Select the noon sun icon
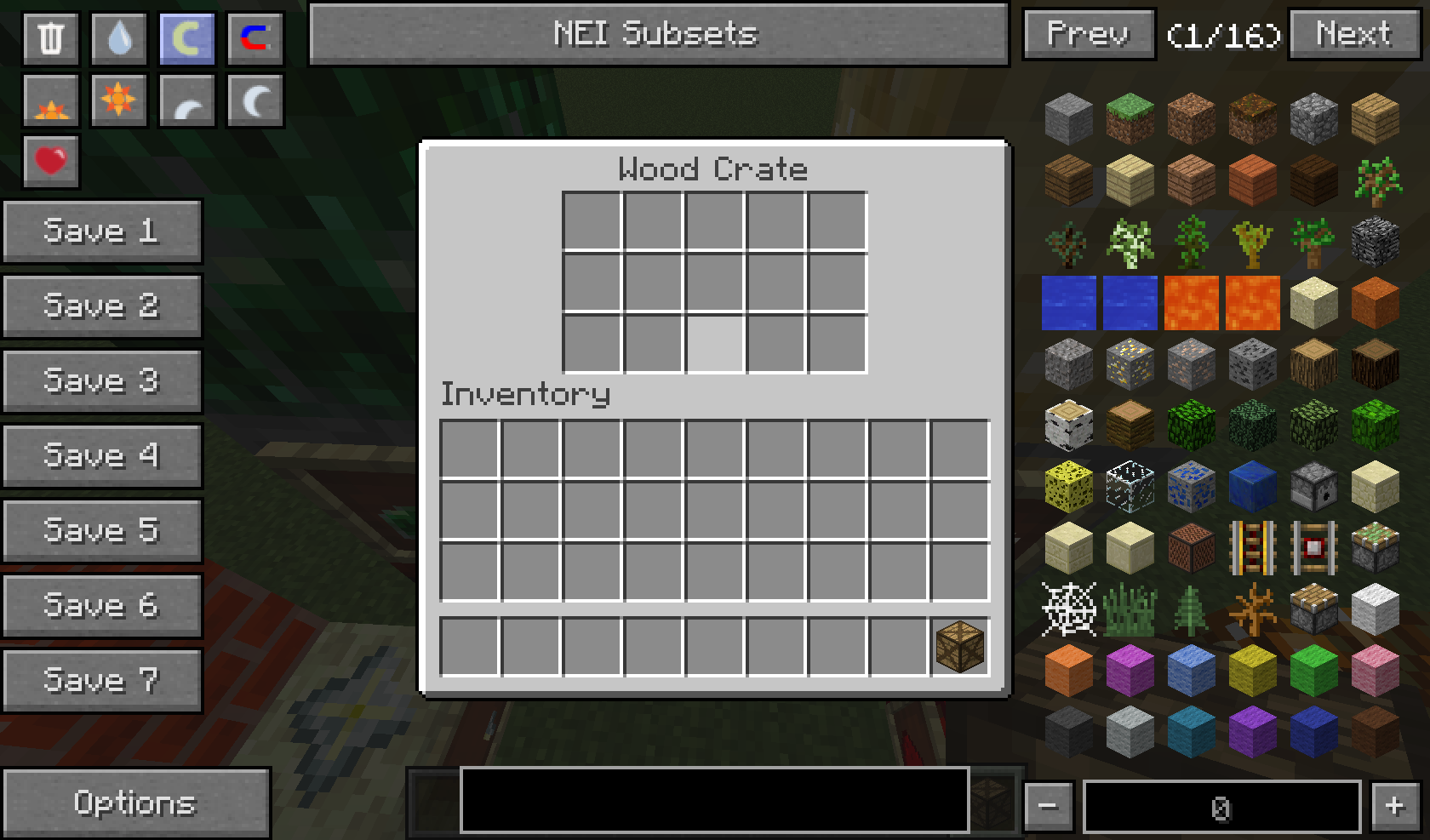 click(x=118, y=100)
